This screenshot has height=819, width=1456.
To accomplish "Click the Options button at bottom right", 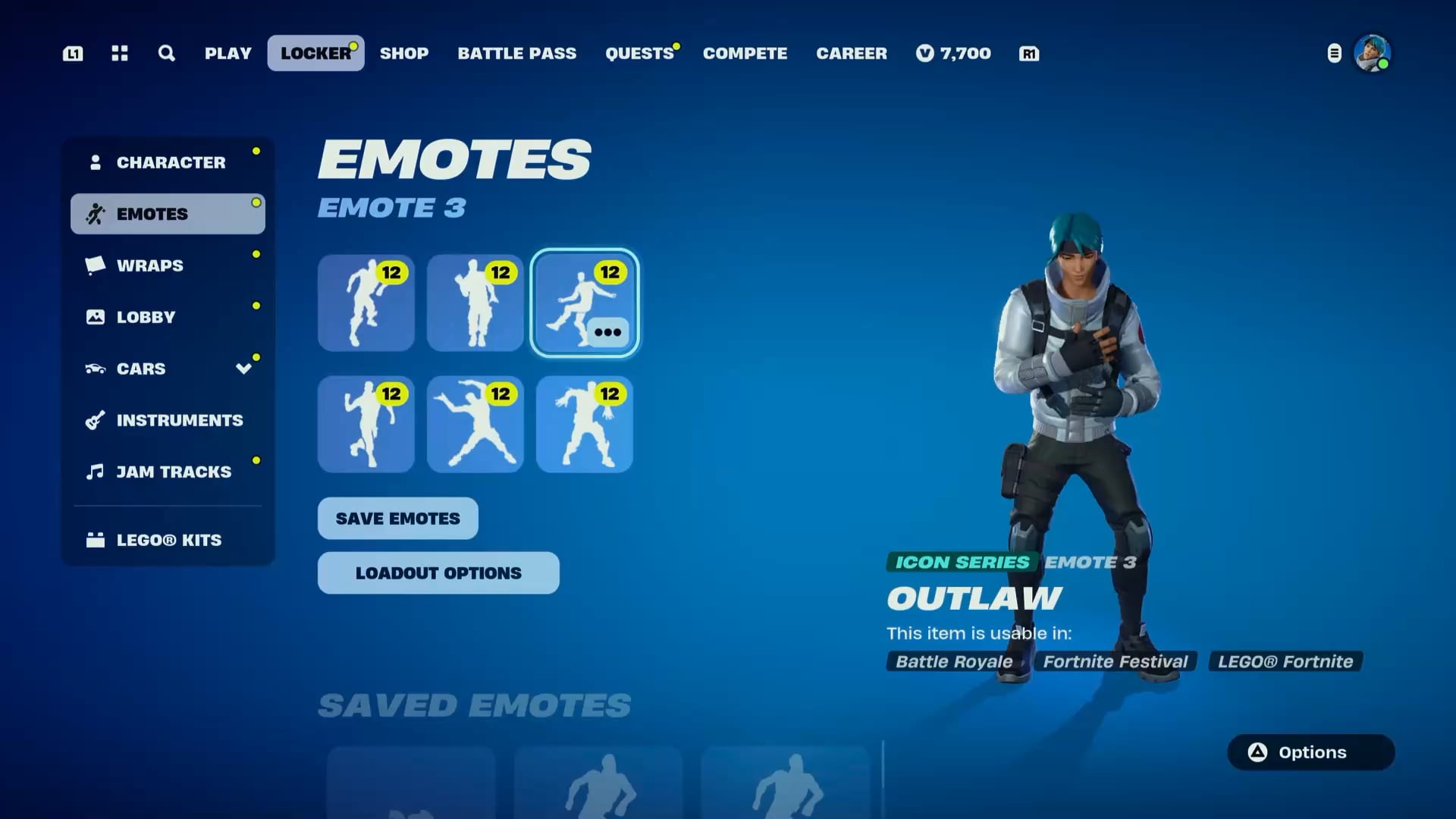I will [1310, 752].
